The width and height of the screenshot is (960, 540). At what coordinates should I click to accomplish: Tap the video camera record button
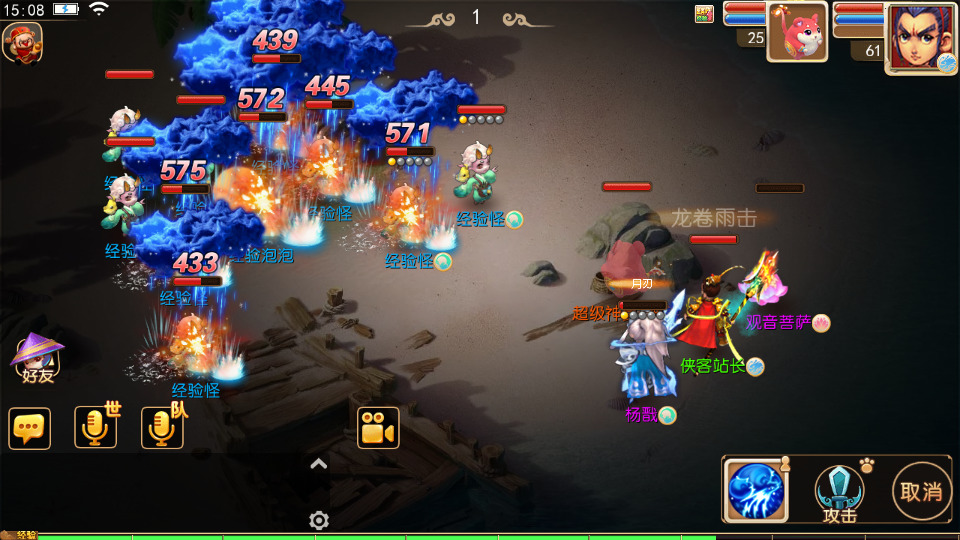point(378,428)
